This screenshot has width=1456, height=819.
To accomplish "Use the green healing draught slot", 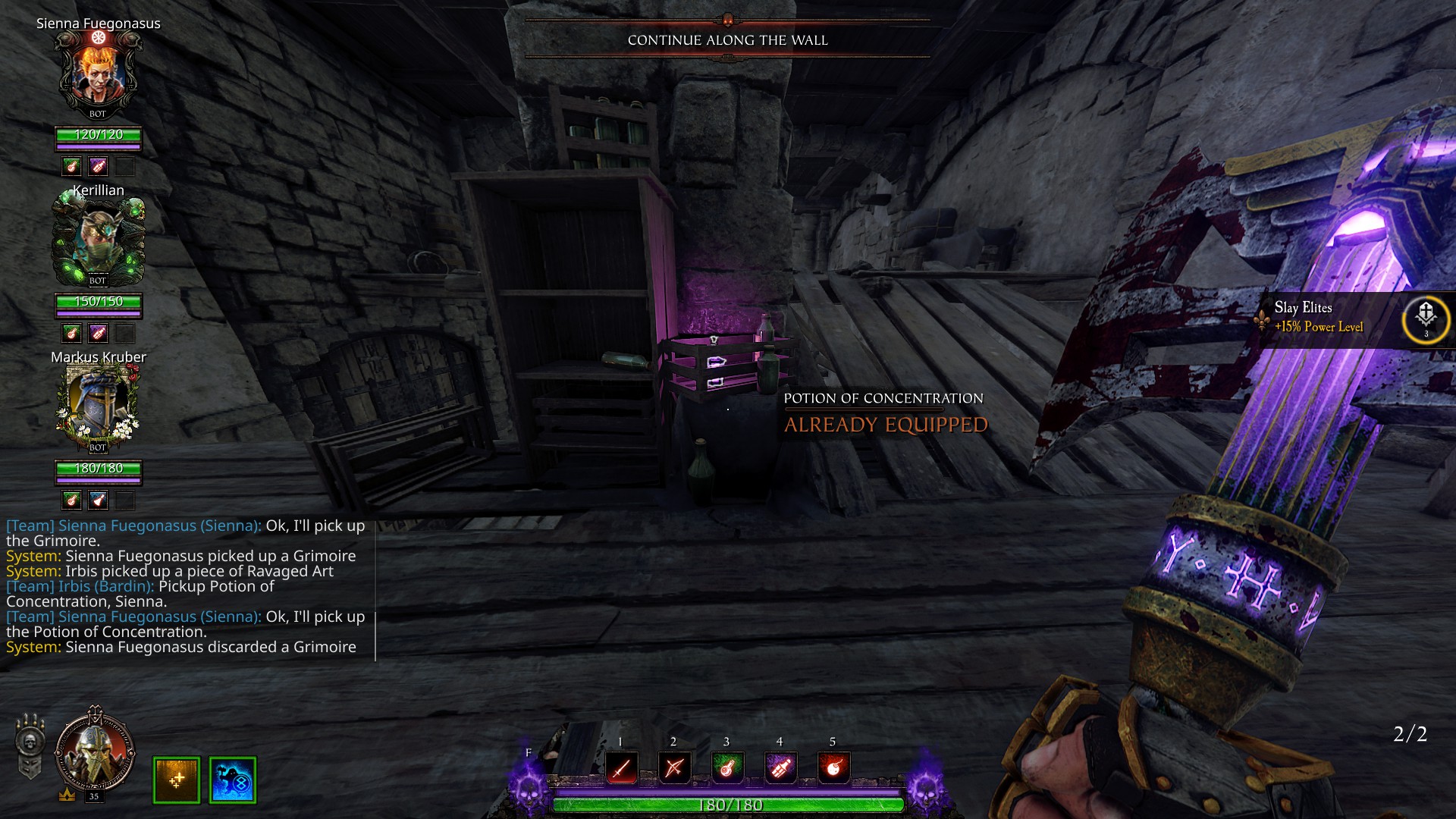I will coord(726,769).
